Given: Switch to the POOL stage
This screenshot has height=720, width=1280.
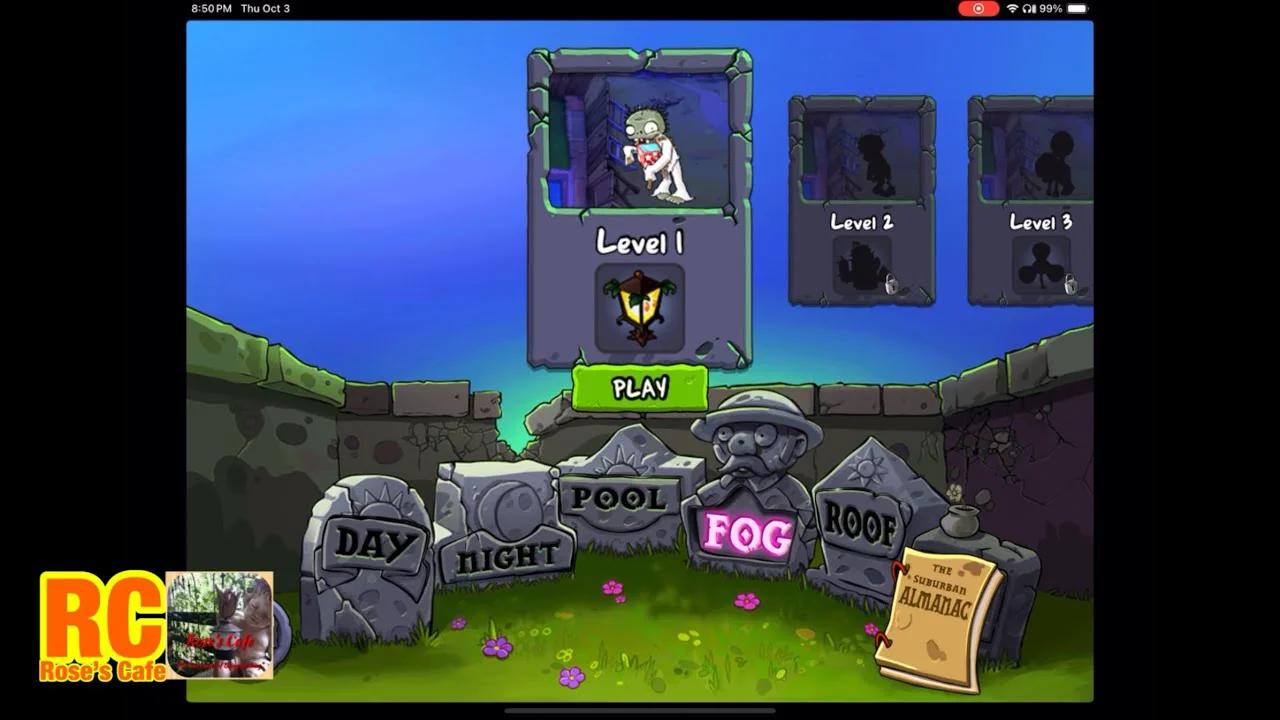Looking at the screenshot, I should pos(620,498).
